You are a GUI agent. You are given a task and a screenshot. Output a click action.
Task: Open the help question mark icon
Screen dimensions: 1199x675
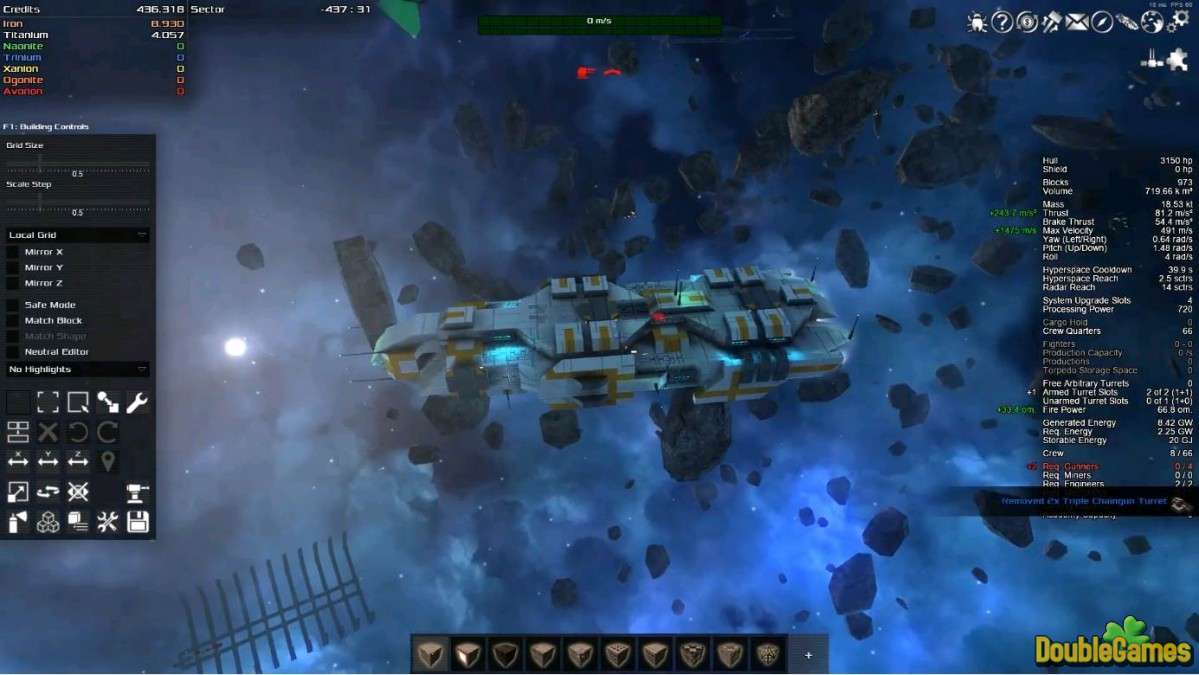pyautogui.click(x=1002, y=22)
